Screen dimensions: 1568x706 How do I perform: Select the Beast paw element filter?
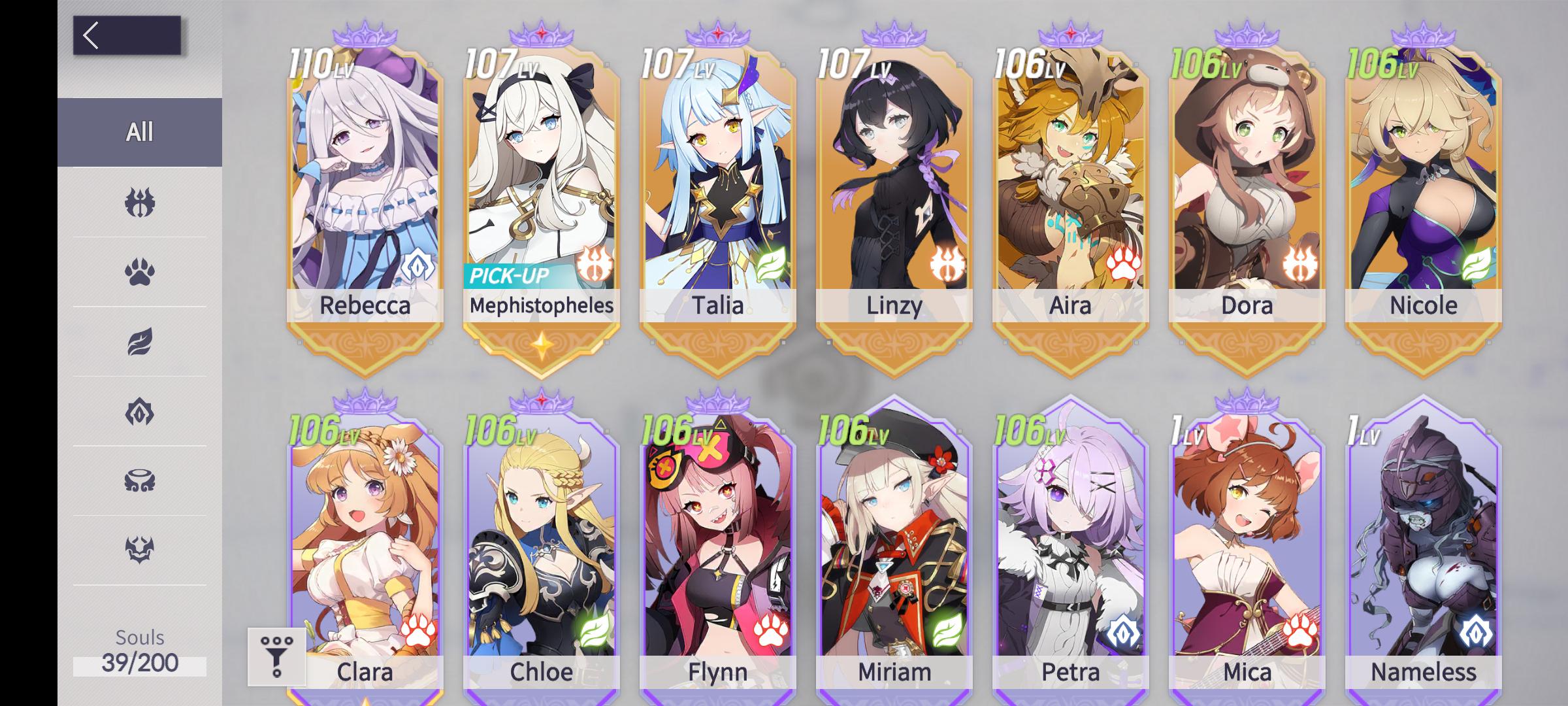139,272
